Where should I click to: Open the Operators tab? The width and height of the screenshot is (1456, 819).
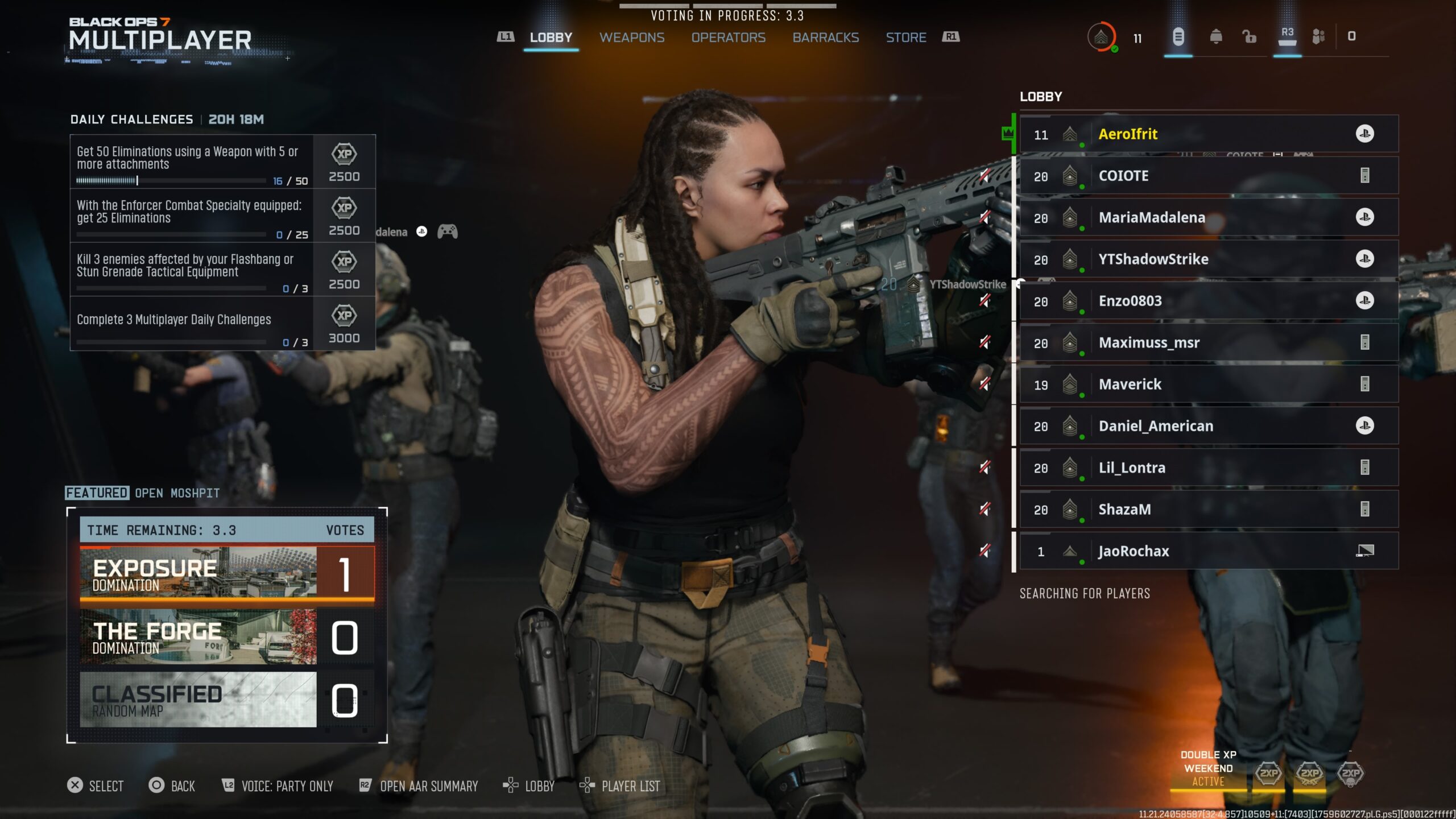pyautogui.click(x=728, y=38)
